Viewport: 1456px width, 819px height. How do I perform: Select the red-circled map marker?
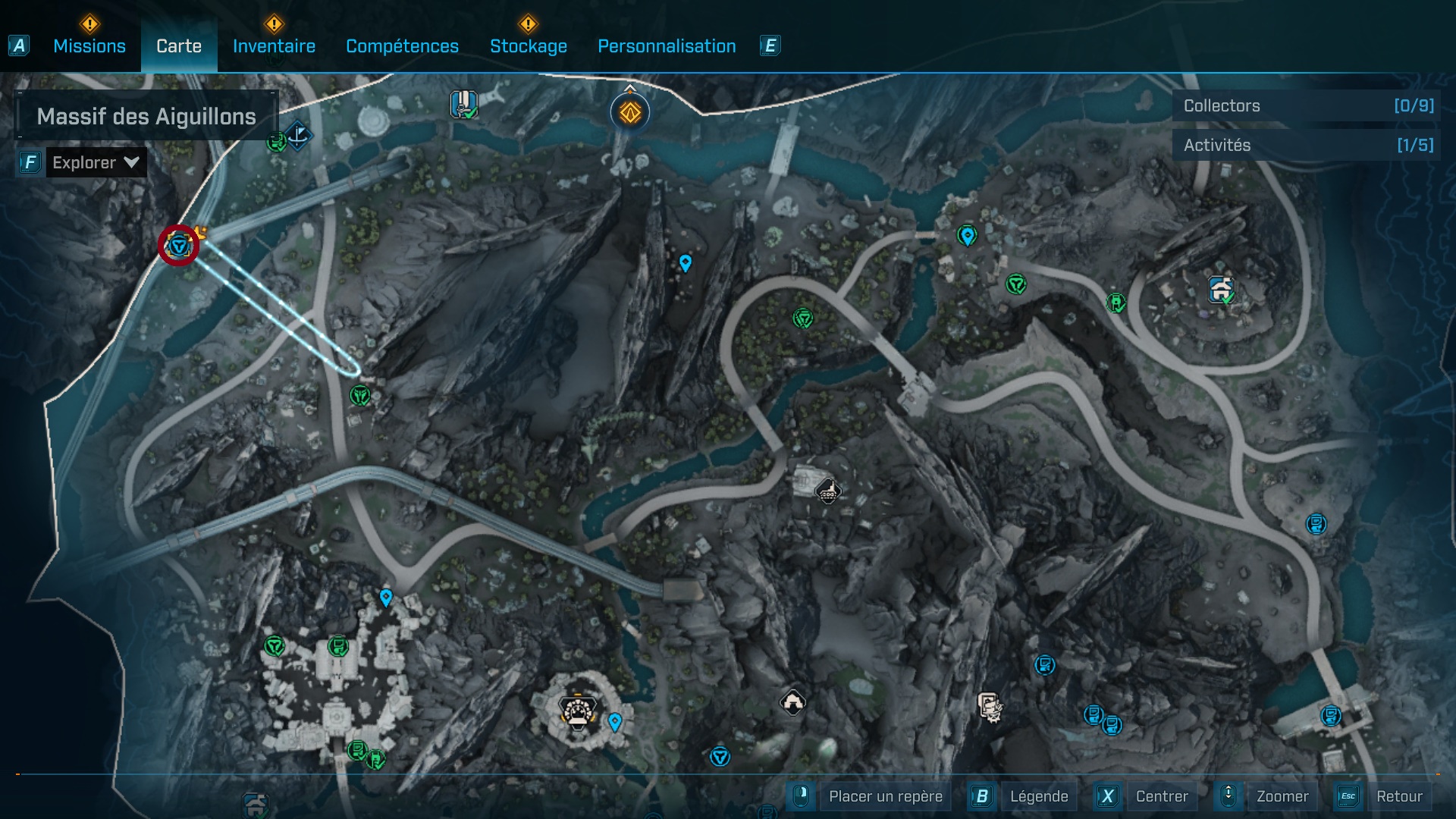coord(178,245)
